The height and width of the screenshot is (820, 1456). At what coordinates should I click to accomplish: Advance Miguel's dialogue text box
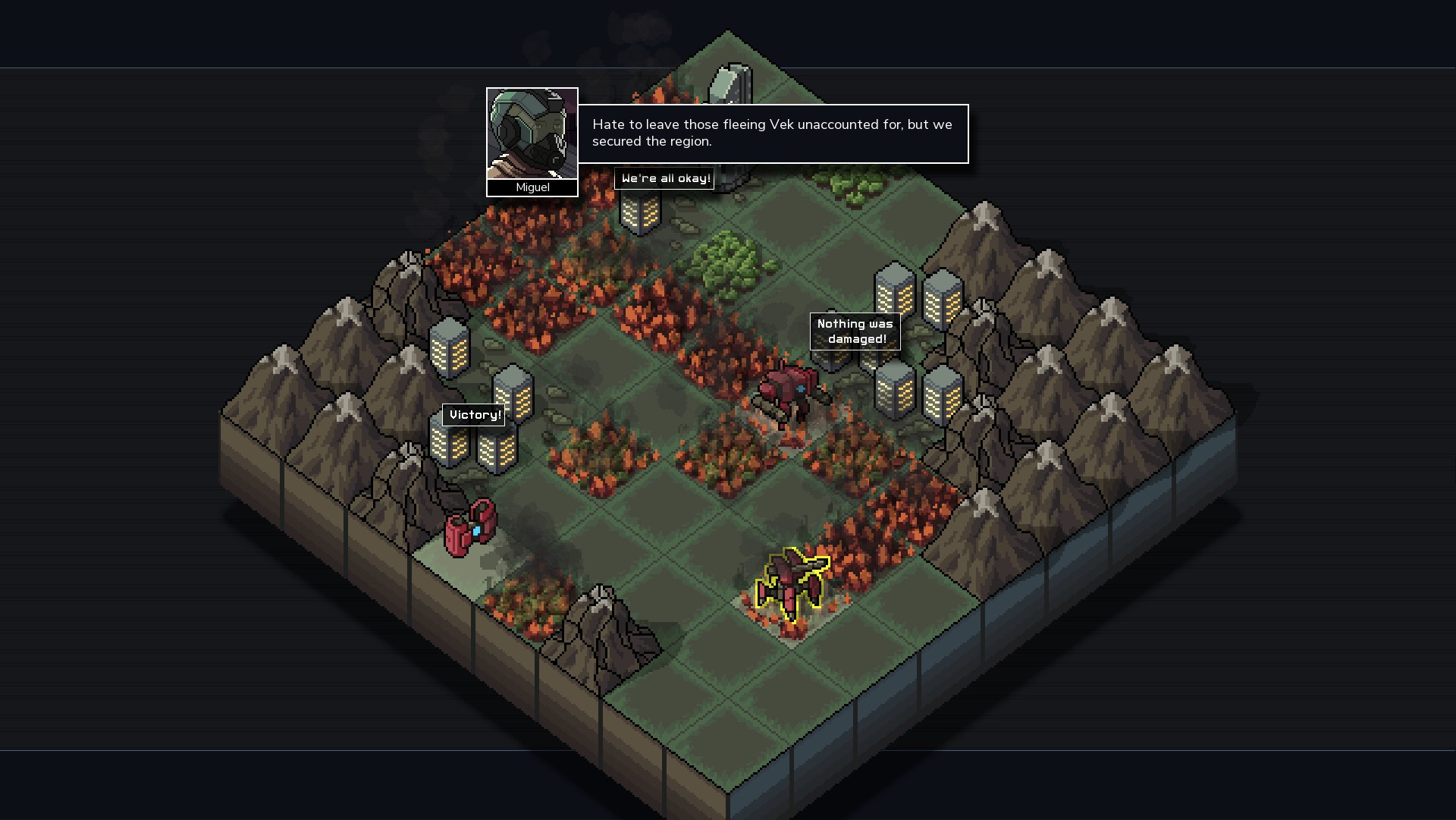(772, 134)
